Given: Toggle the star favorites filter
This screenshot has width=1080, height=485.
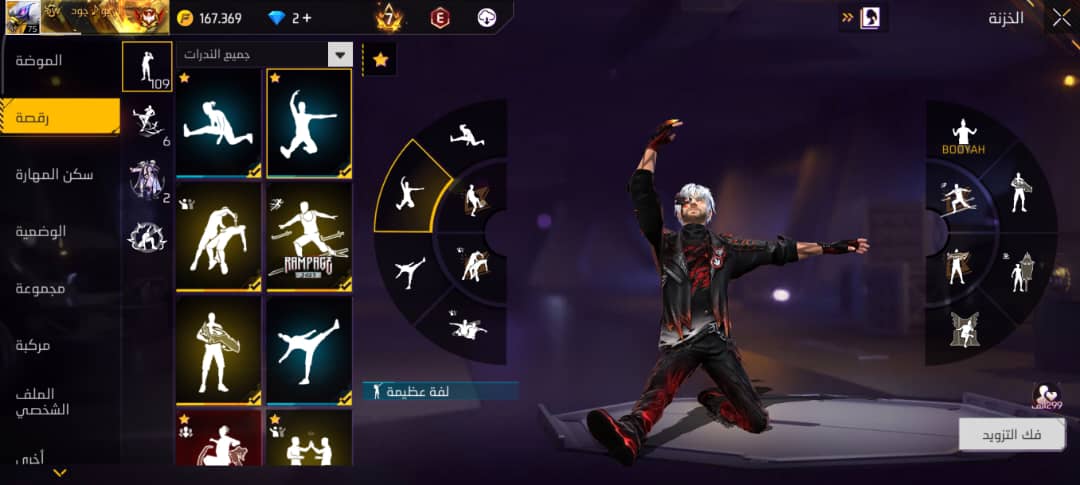Looking at the screenshot, I should (380, 60).
